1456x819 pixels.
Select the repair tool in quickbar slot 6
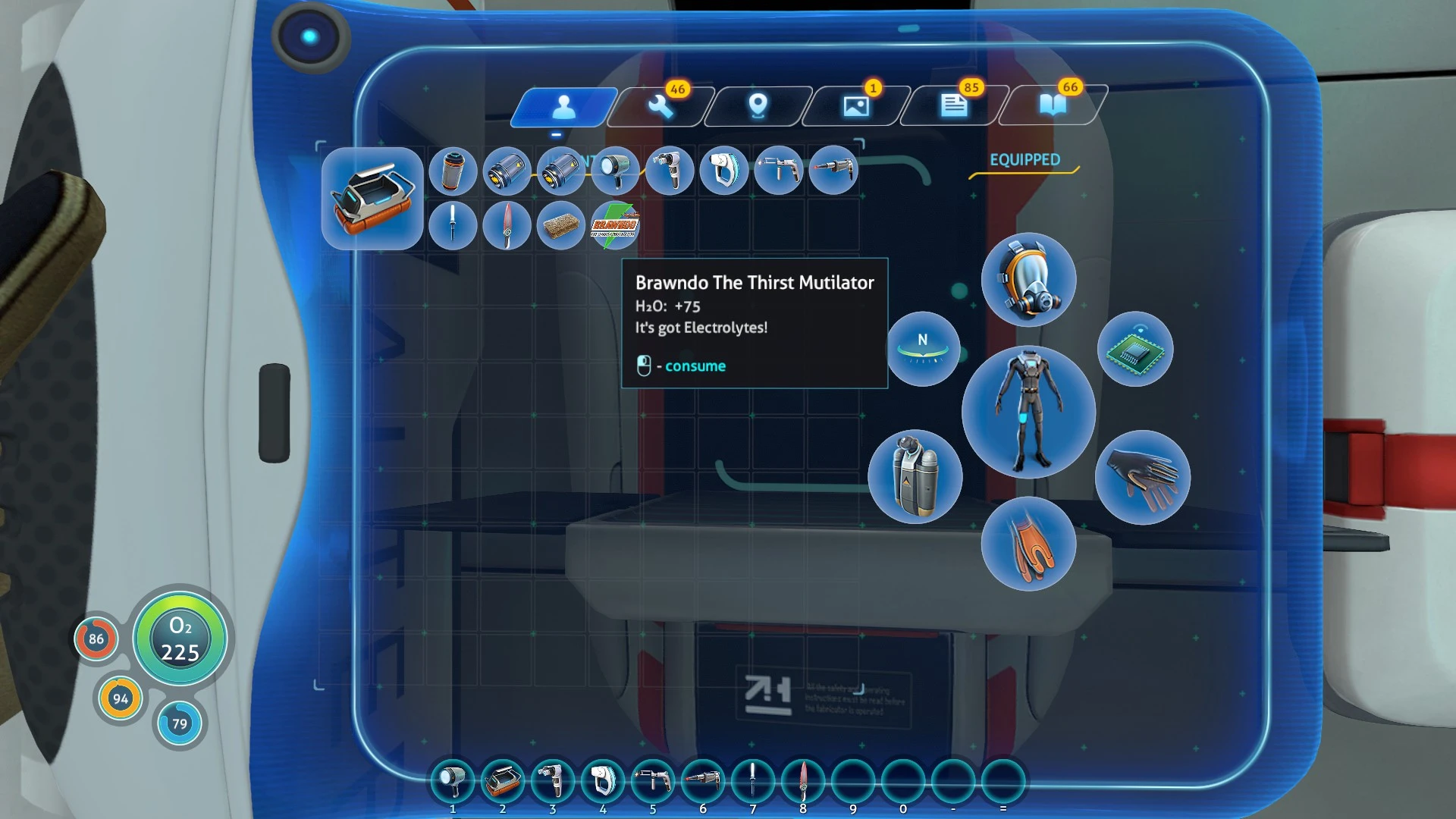click(x=704, y=781)
